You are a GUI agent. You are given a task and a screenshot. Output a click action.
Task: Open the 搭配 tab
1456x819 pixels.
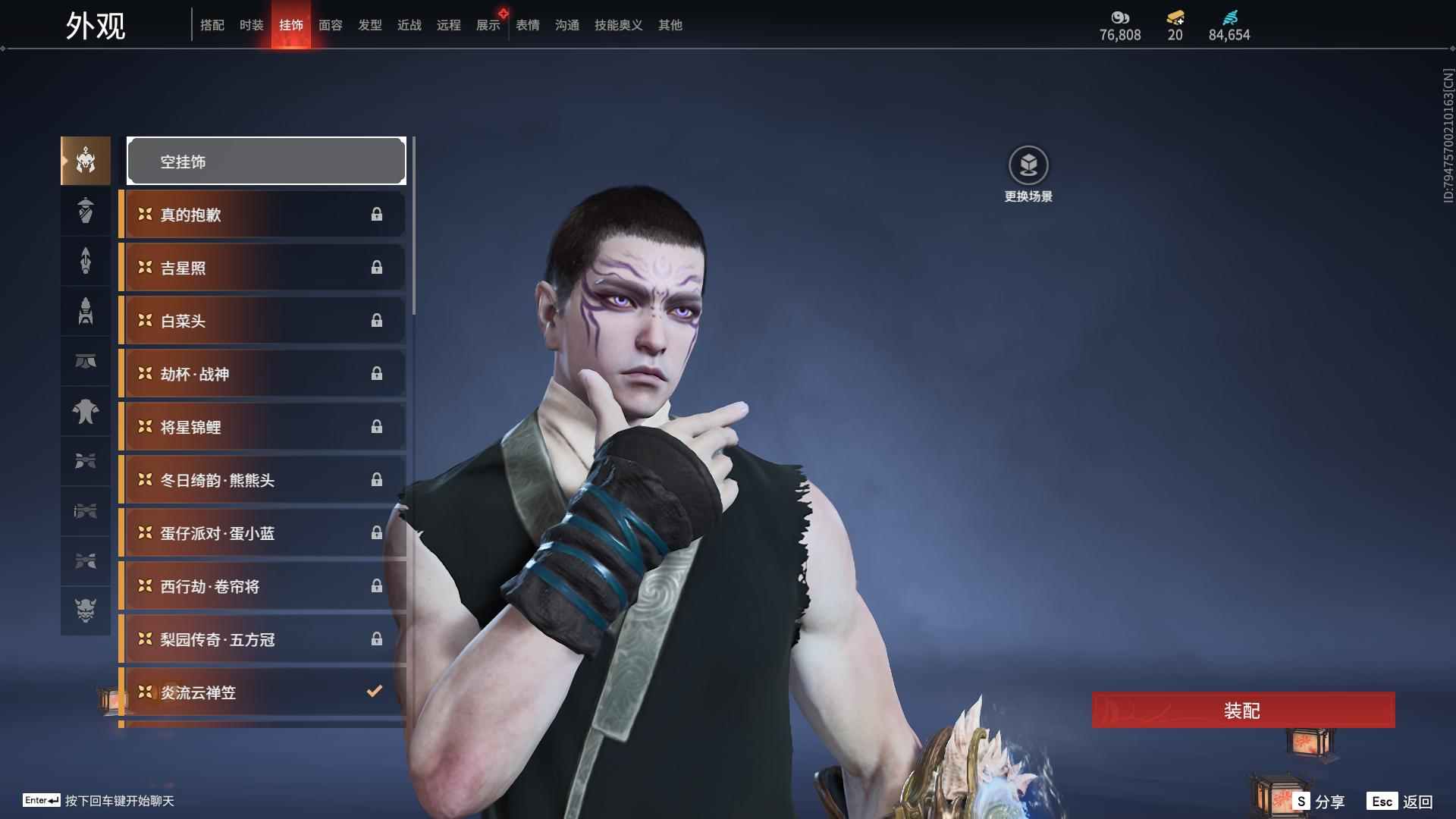click(212, 25)
